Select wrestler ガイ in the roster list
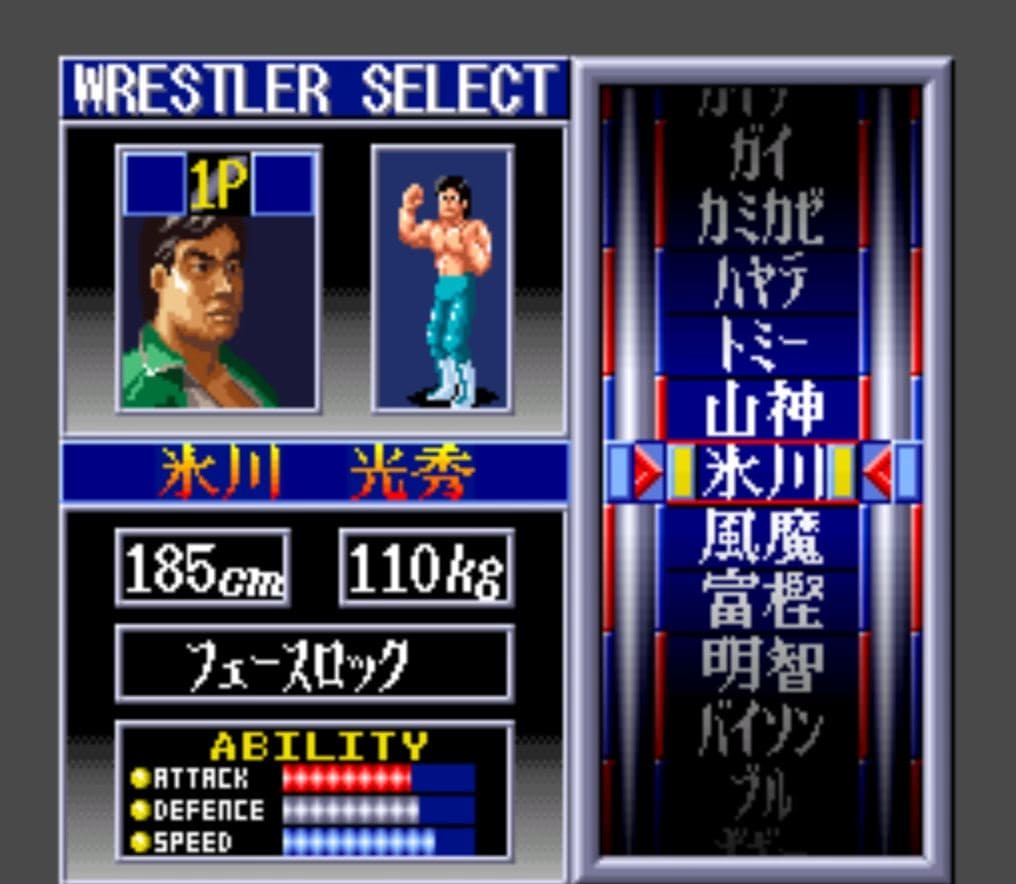 (762, 157)
